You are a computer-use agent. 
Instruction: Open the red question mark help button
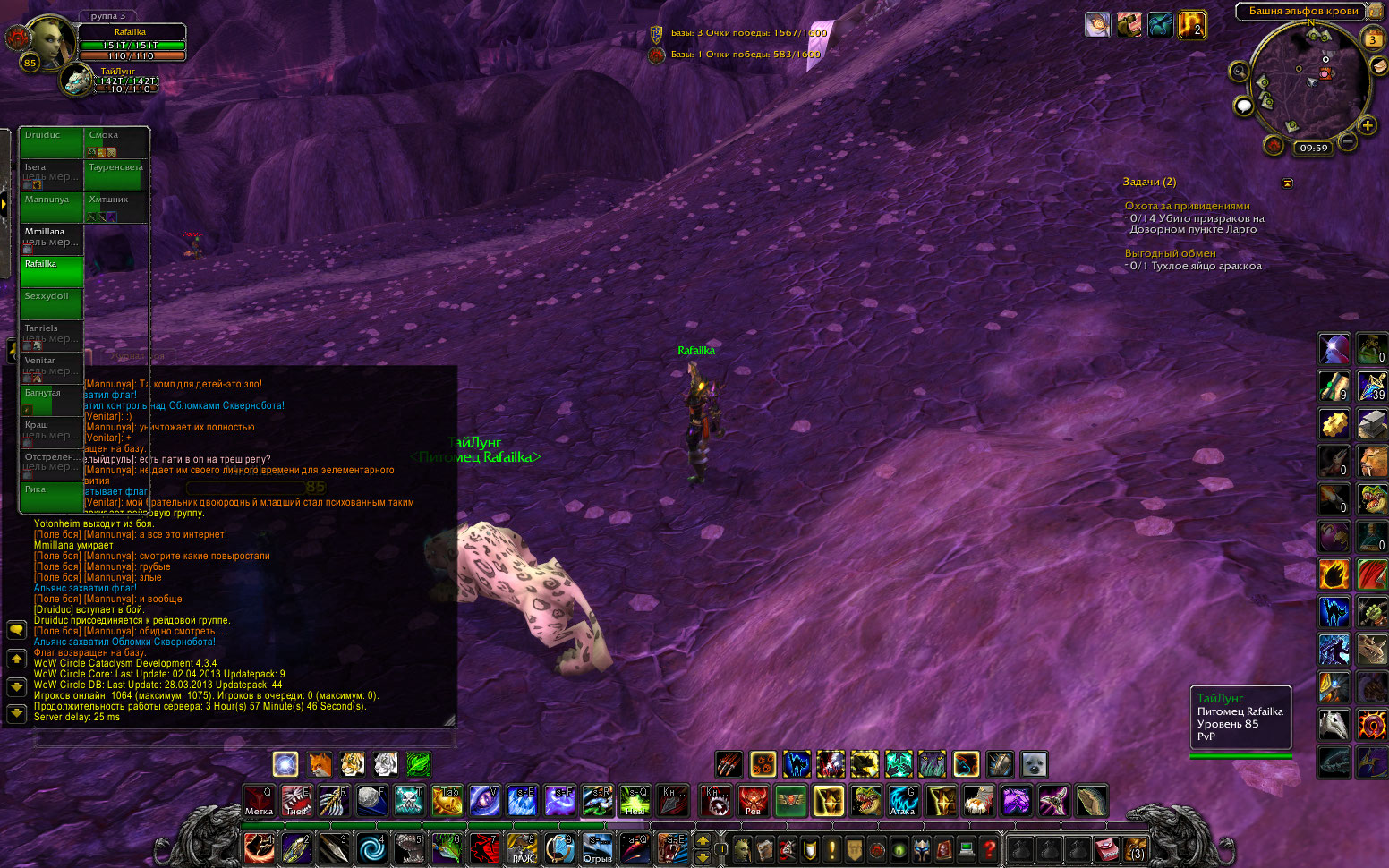click(989, 847)
